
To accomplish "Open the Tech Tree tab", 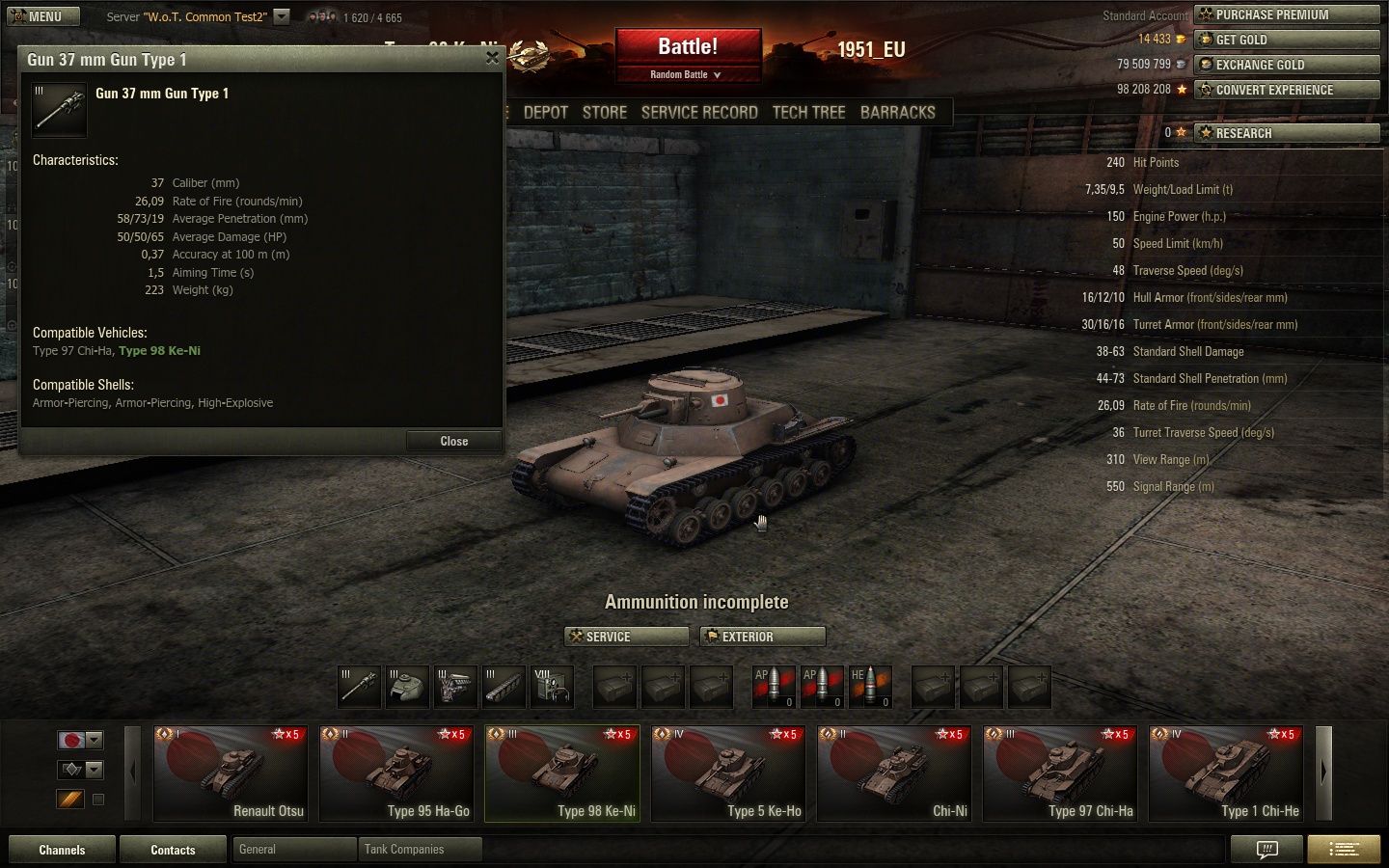I will (808, 112).
